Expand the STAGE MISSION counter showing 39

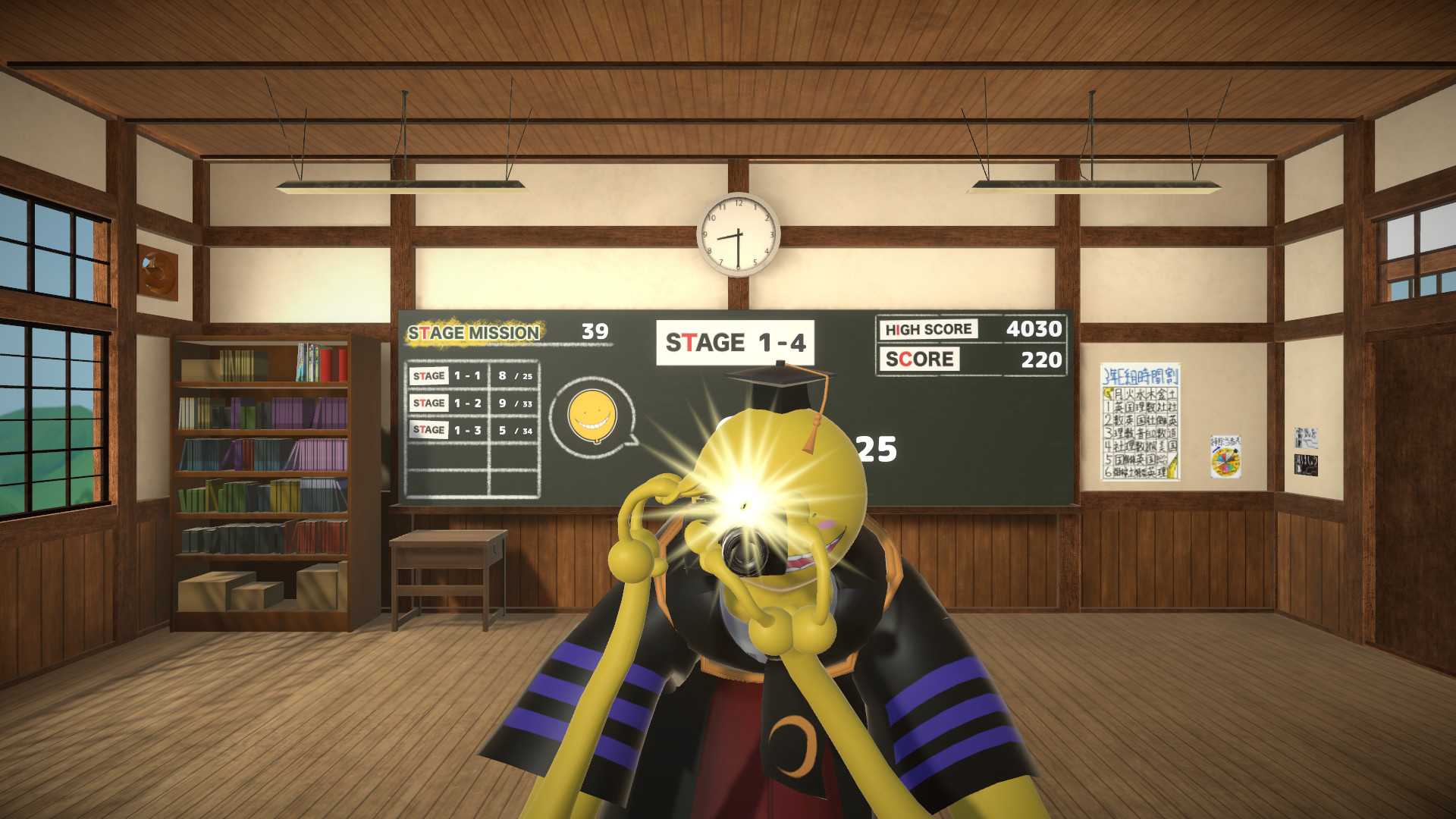point(595,331)
